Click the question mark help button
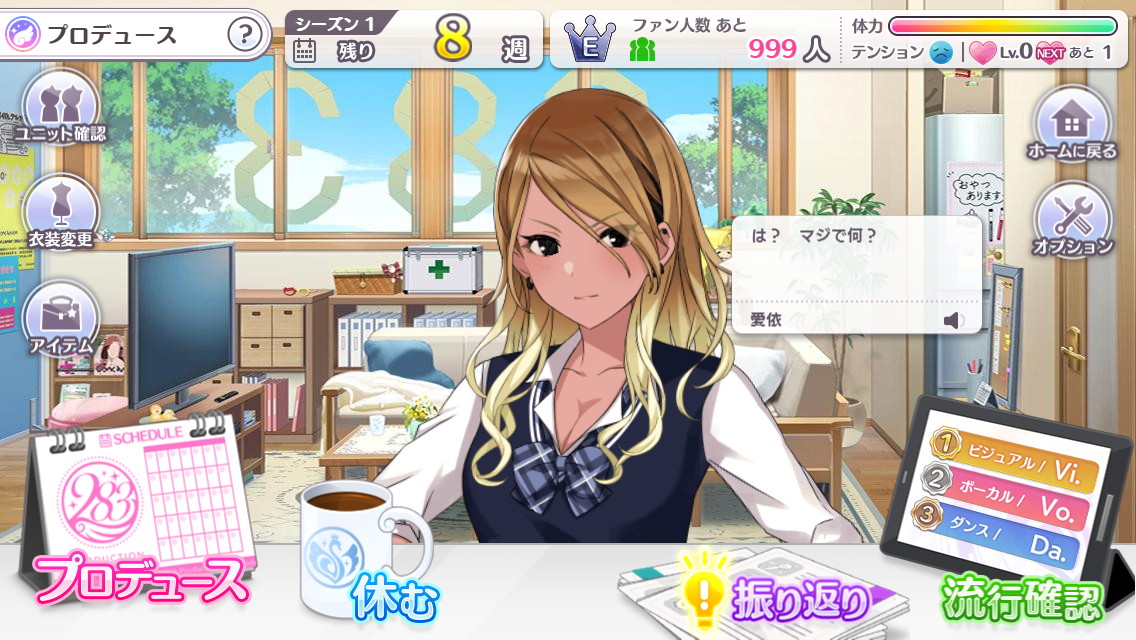 (x=245, y=35)
